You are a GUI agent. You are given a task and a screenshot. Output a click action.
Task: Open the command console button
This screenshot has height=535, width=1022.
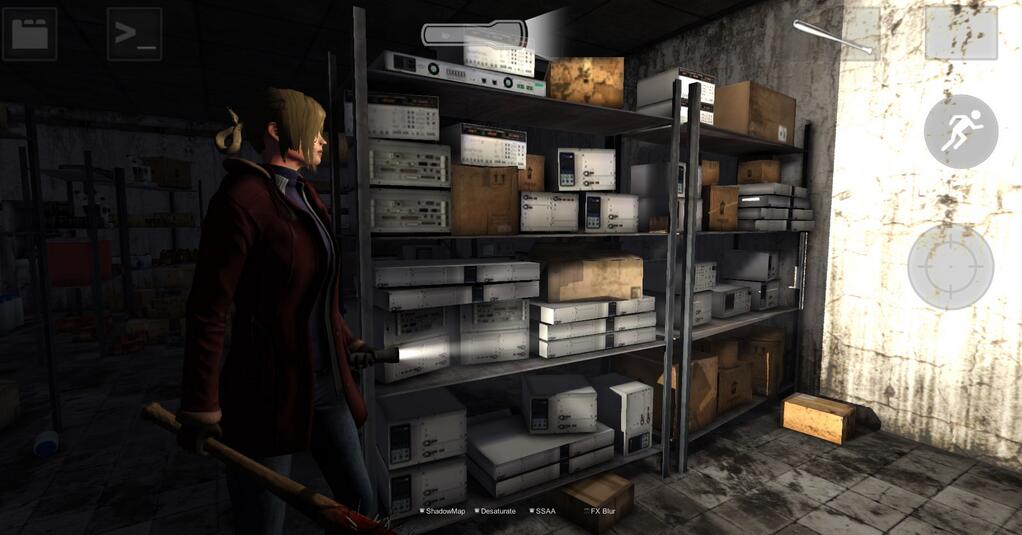(x=134, y=34)
